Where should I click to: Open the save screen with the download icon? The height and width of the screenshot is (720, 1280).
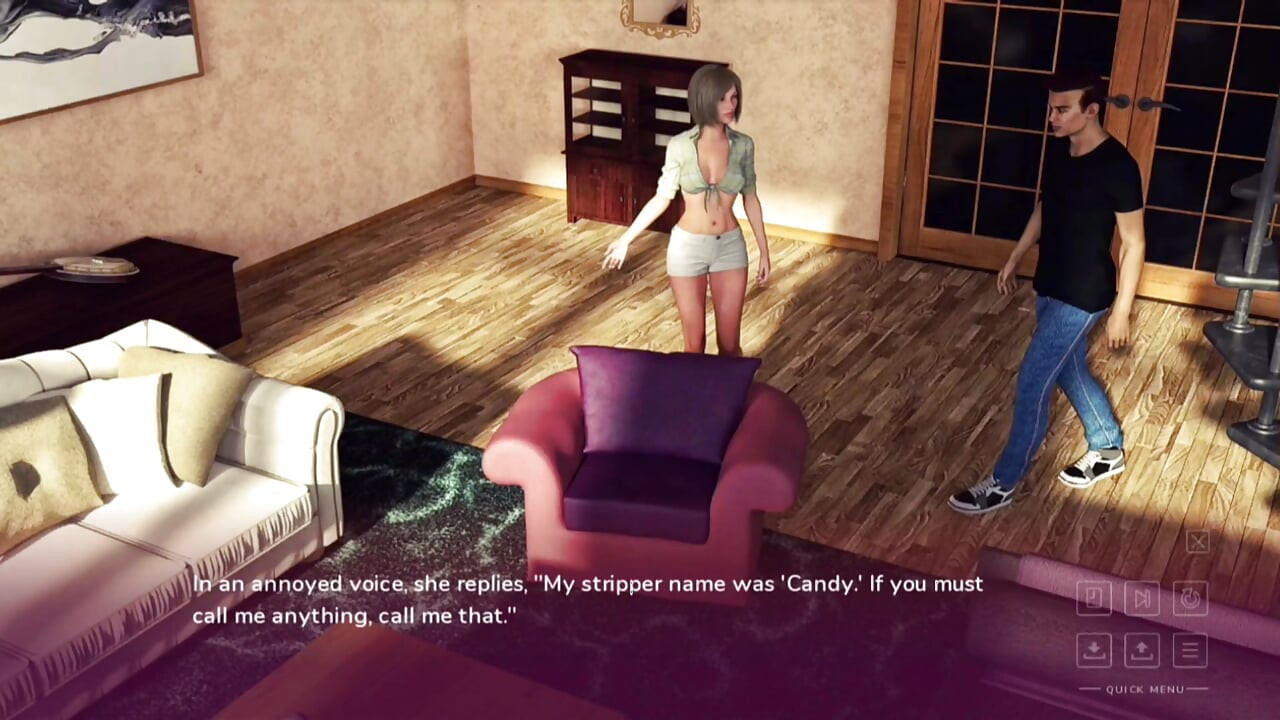1094,650
